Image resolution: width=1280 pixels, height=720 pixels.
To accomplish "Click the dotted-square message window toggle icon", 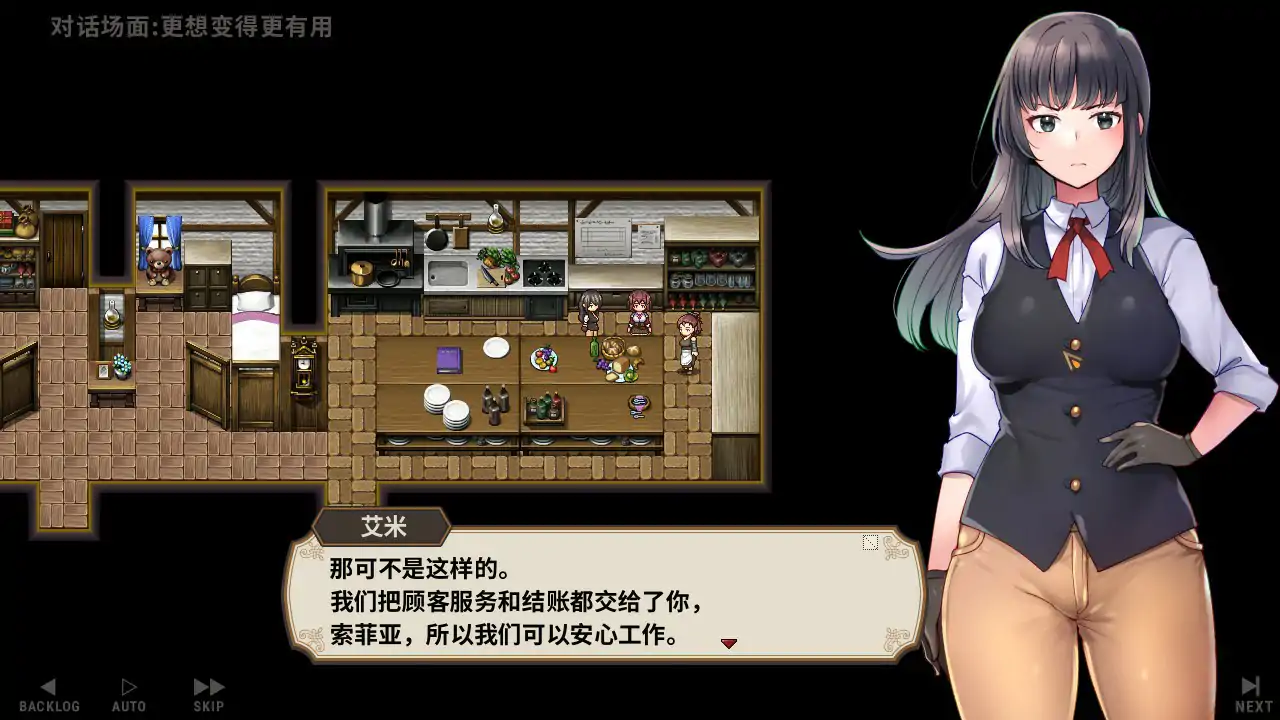I will tap(869, 542).
